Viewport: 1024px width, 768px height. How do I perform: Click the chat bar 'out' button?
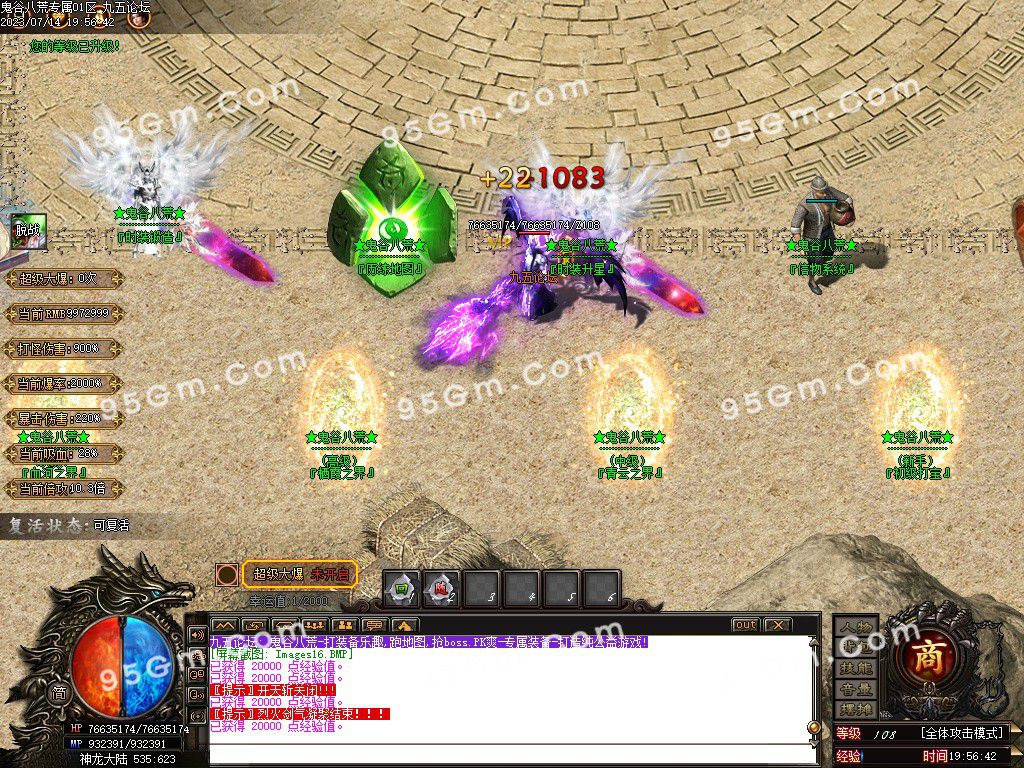pyautogui.click(x=745, y=625)
